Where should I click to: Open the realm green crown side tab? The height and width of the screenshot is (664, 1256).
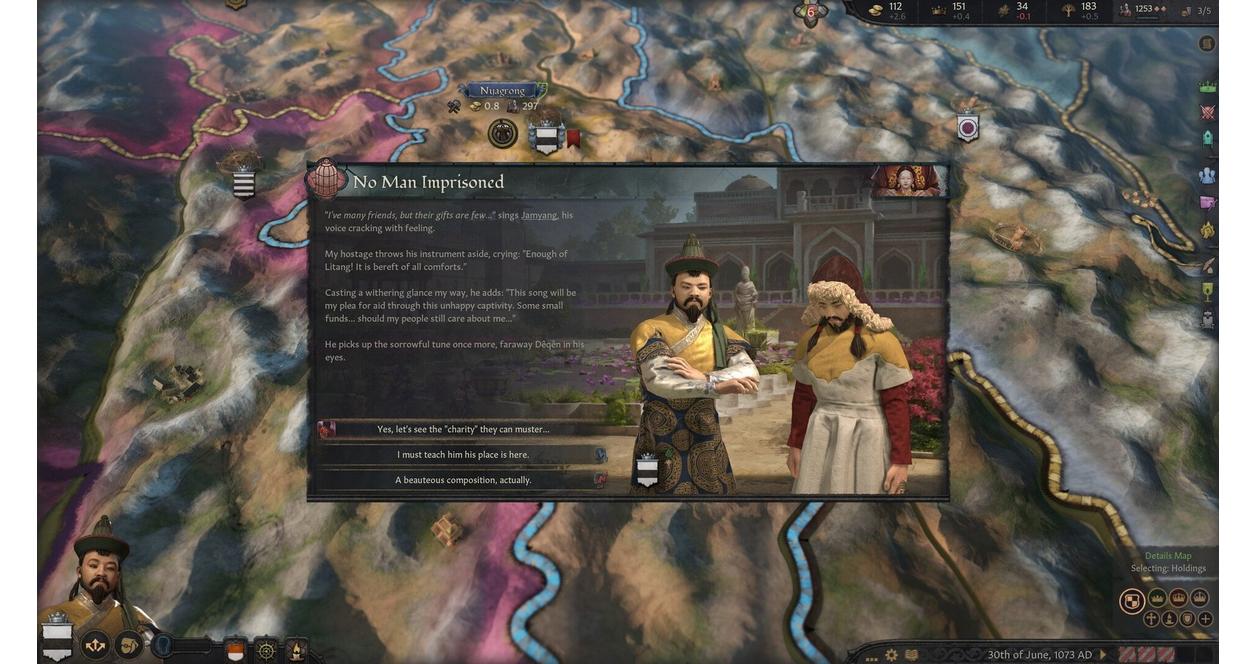pos(1207,87)
